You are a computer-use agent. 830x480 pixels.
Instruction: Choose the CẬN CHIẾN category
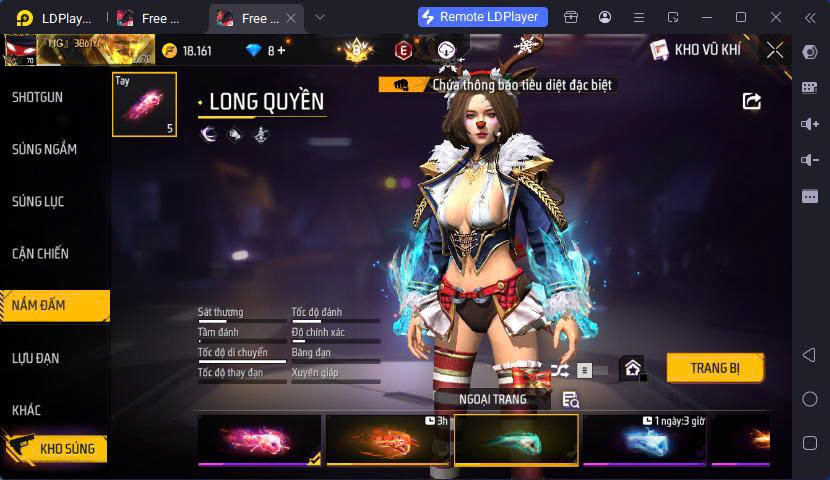click(41, 253)
